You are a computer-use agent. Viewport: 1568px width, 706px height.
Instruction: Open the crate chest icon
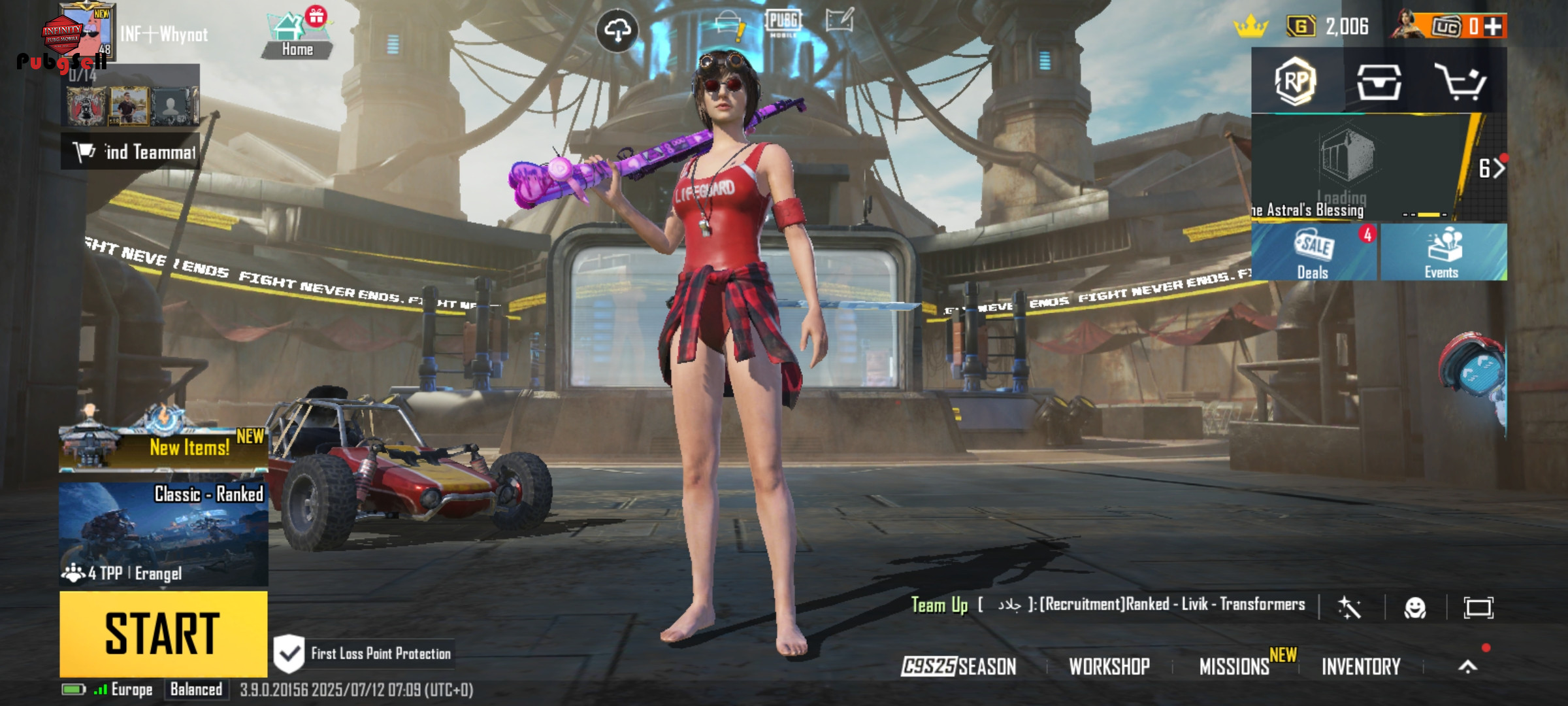pos(1379,82)
